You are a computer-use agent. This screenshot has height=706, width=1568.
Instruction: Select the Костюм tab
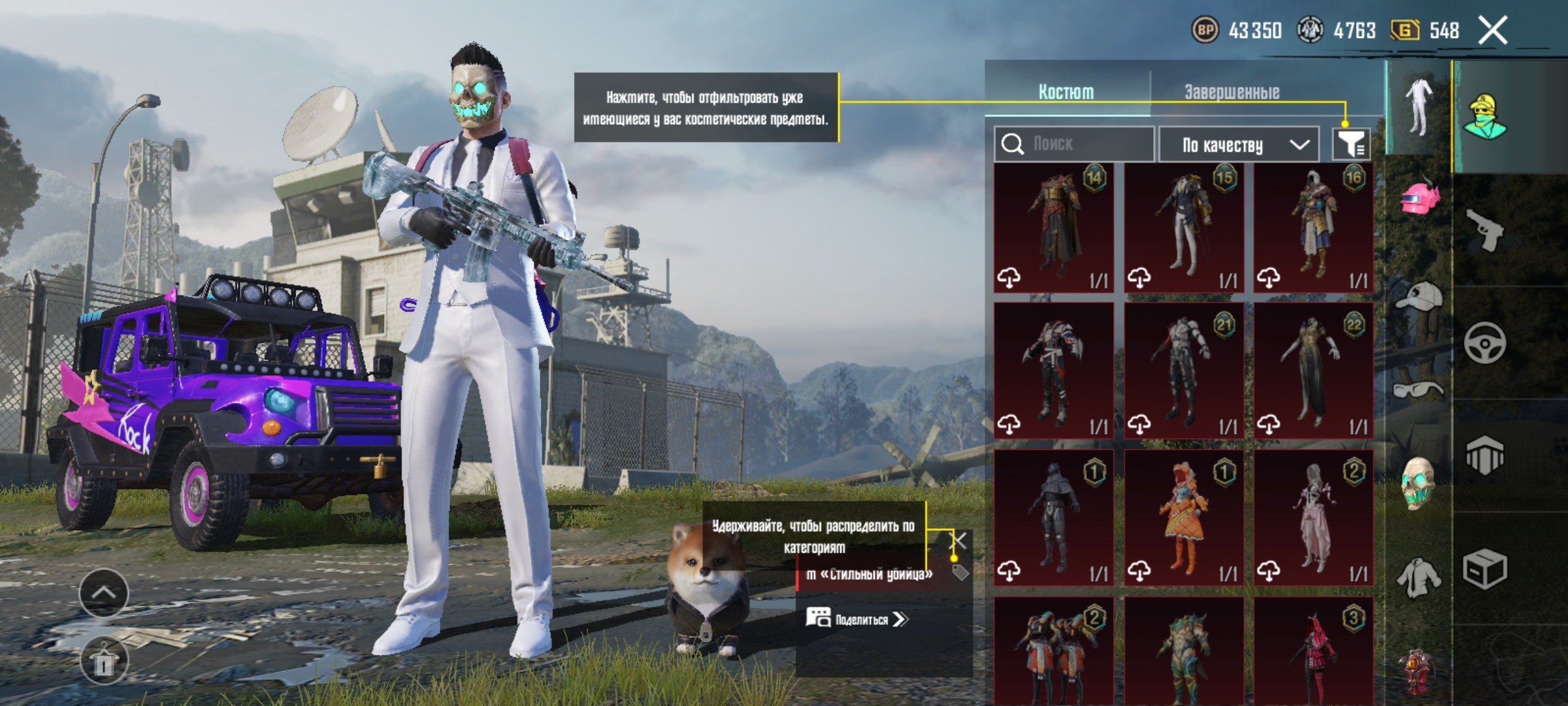click(1066, 92)
